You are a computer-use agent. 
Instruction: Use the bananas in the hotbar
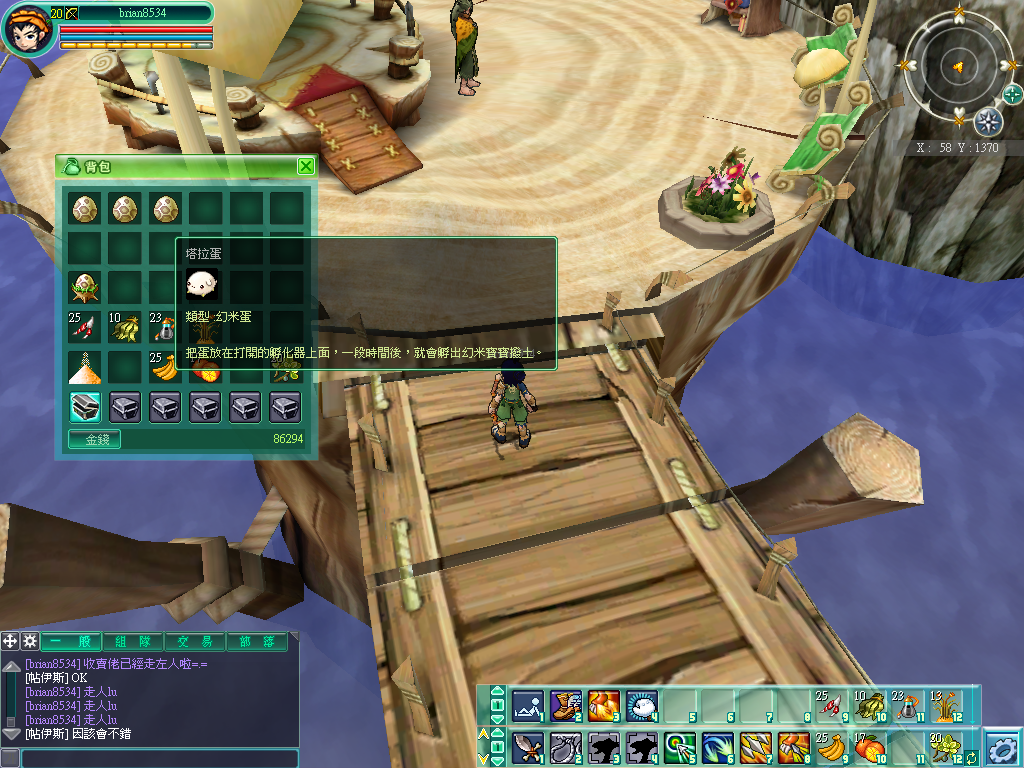click(x=831, y=746)
